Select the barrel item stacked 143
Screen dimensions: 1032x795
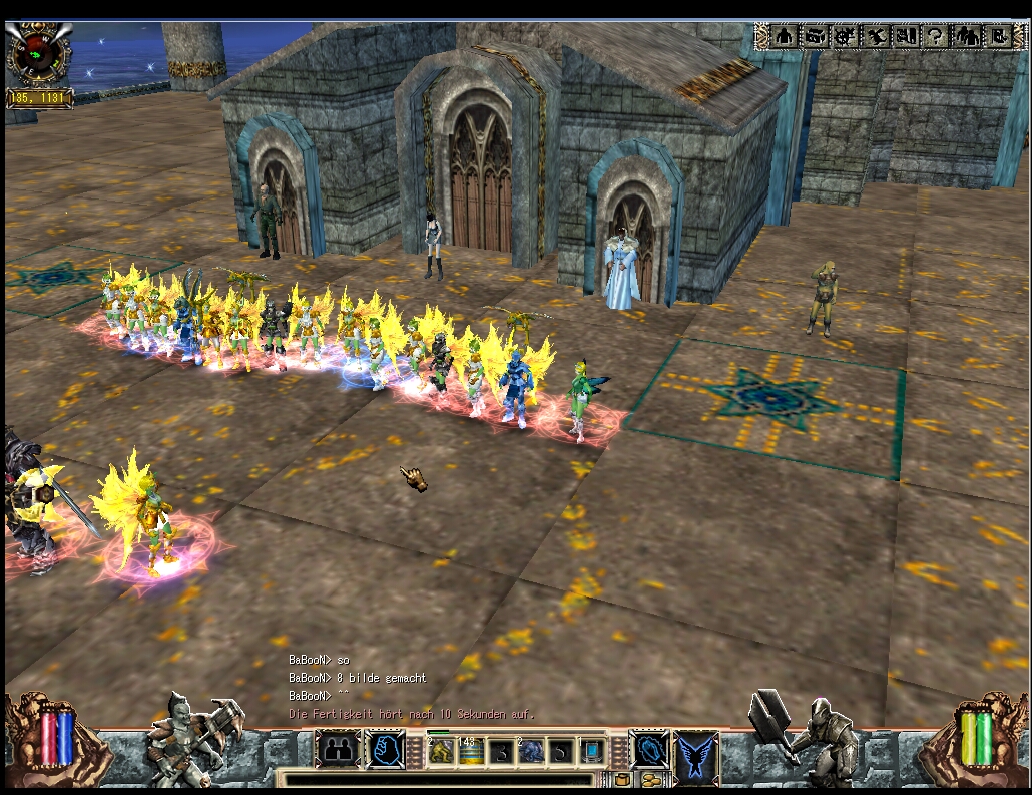(471, 751)
